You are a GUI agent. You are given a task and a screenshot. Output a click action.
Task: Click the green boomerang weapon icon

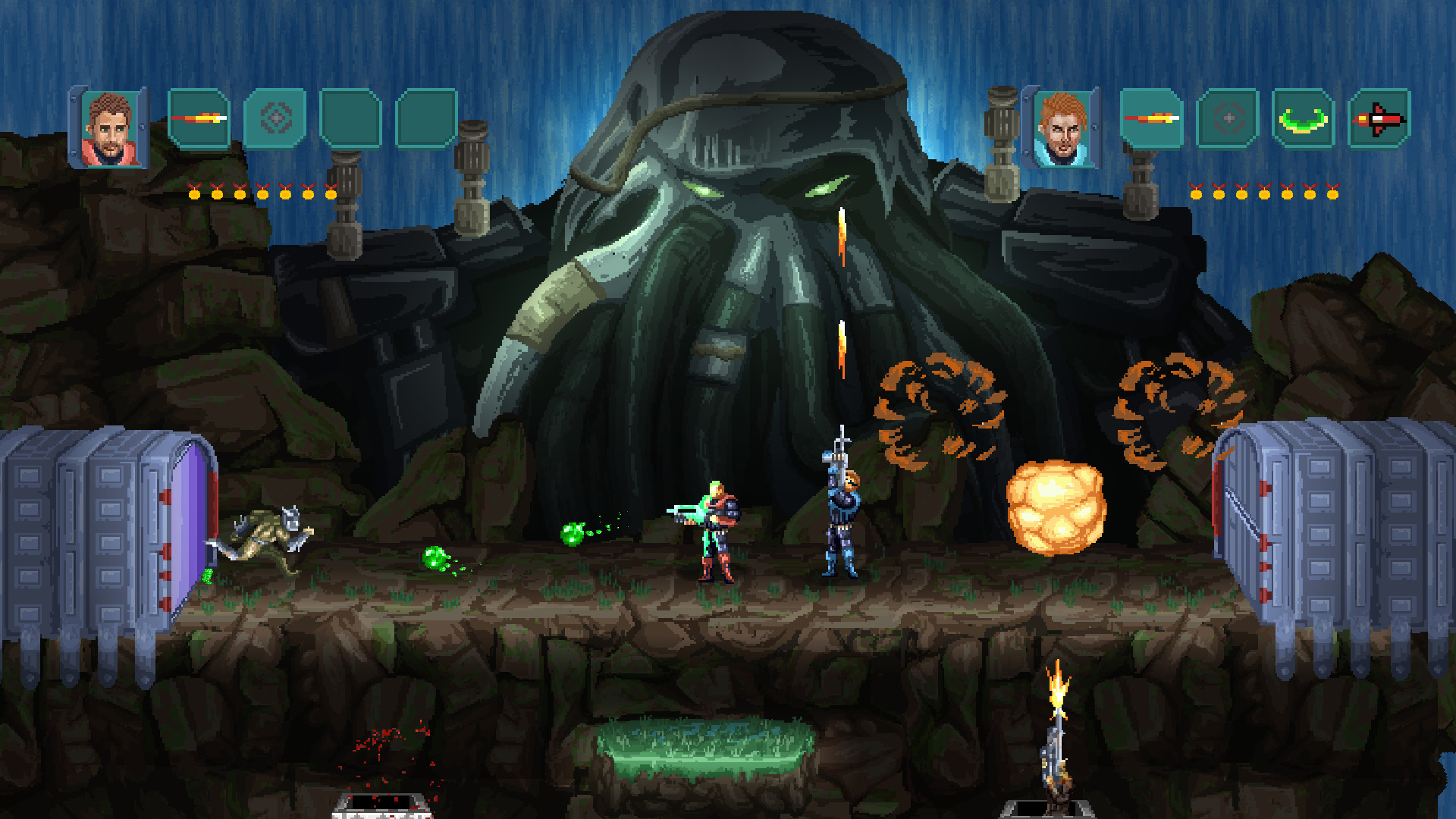coord(1303,118)
